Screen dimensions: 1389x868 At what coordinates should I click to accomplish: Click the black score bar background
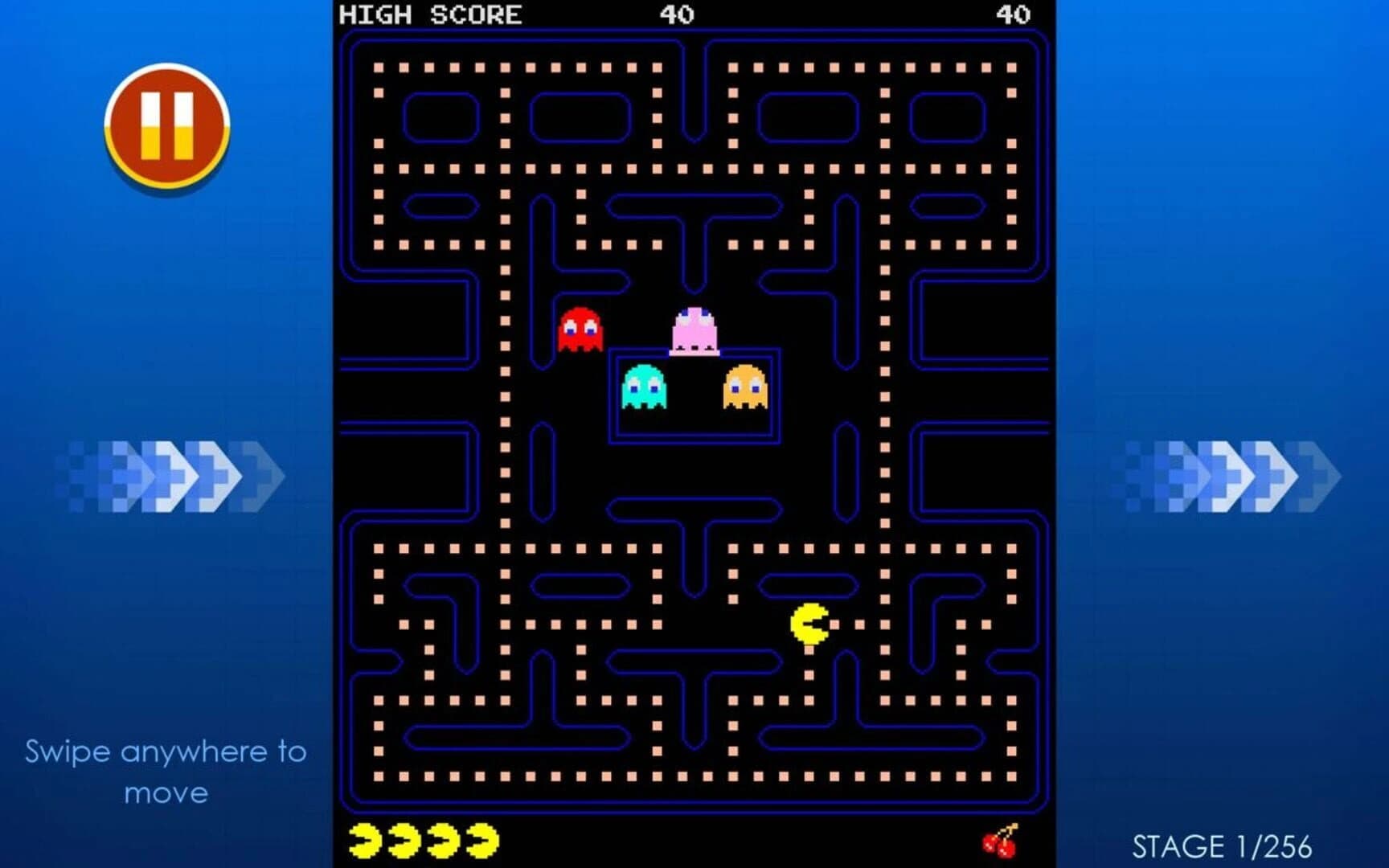tap(844, 13)
